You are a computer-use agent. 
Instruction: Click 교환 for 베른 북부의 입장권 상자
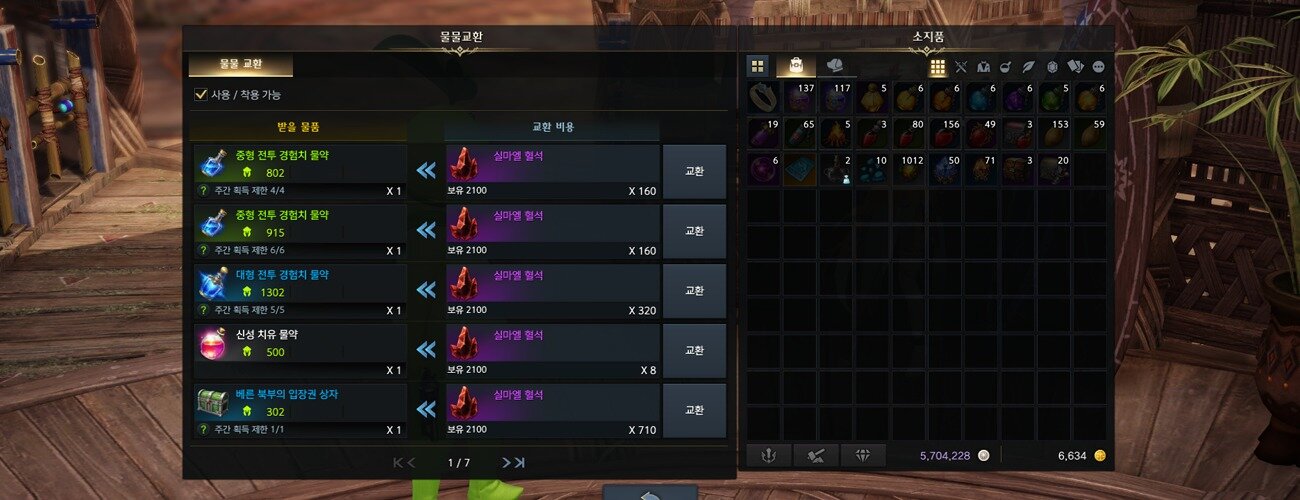[694, 411]
